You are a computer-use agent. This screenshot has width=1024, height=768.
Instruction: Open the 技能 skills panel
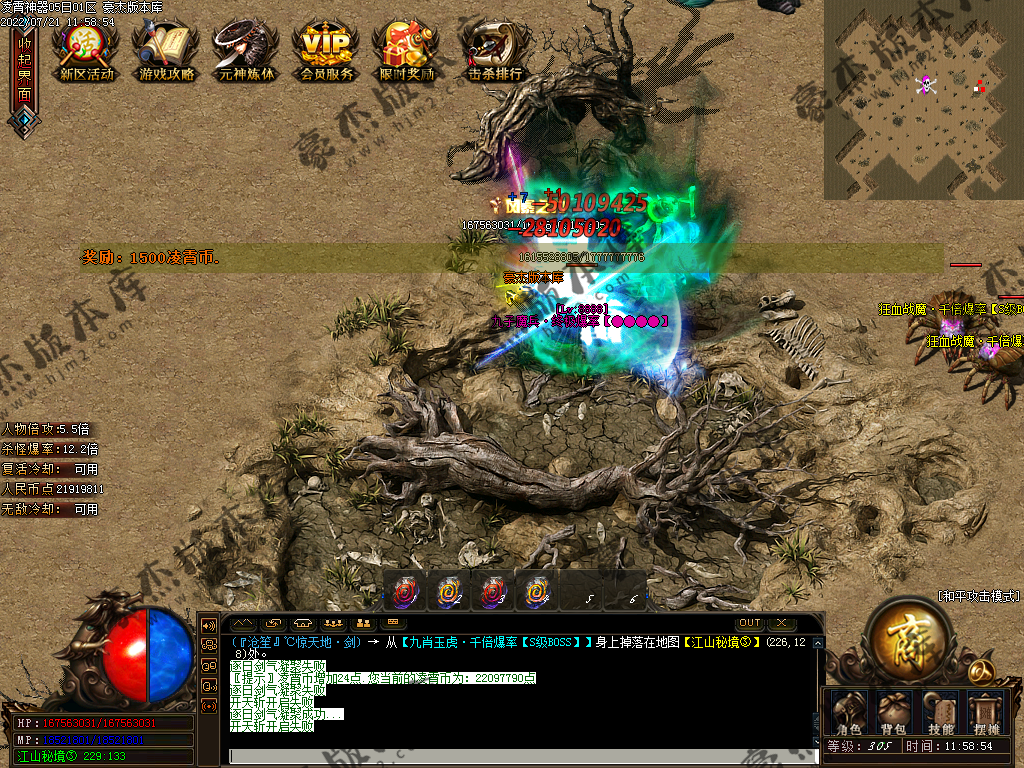pyautogui.click(x=940, y=712)
